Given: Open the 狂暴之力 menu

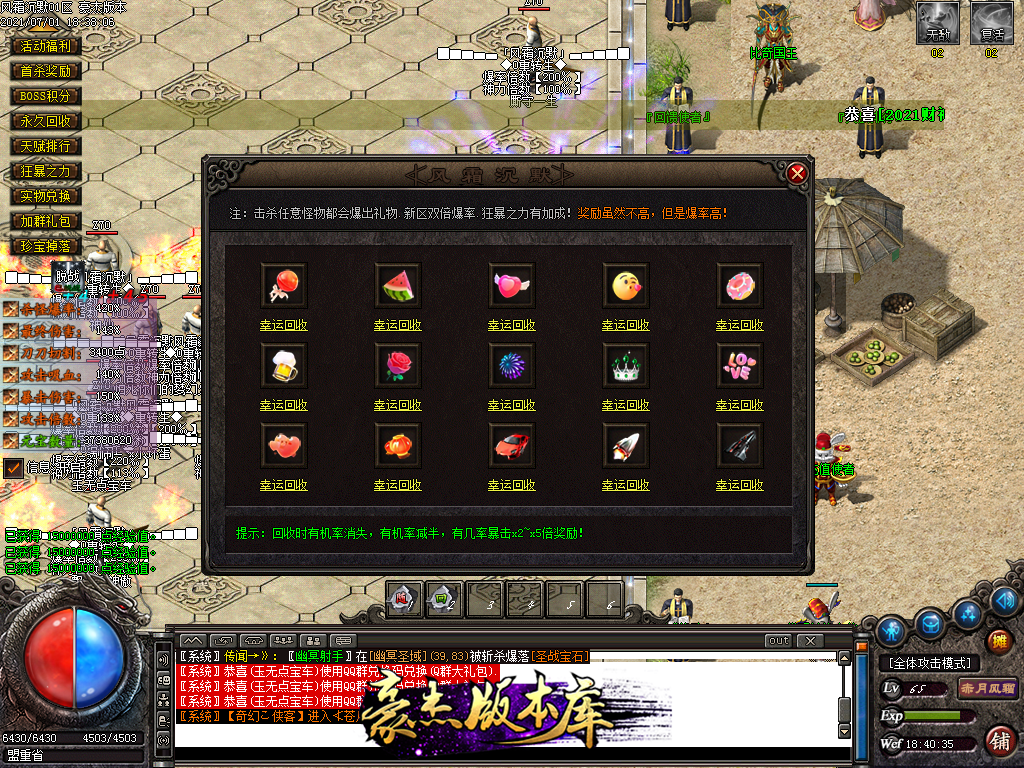Looking at the screenshot, I should click(x=45, y=171).
